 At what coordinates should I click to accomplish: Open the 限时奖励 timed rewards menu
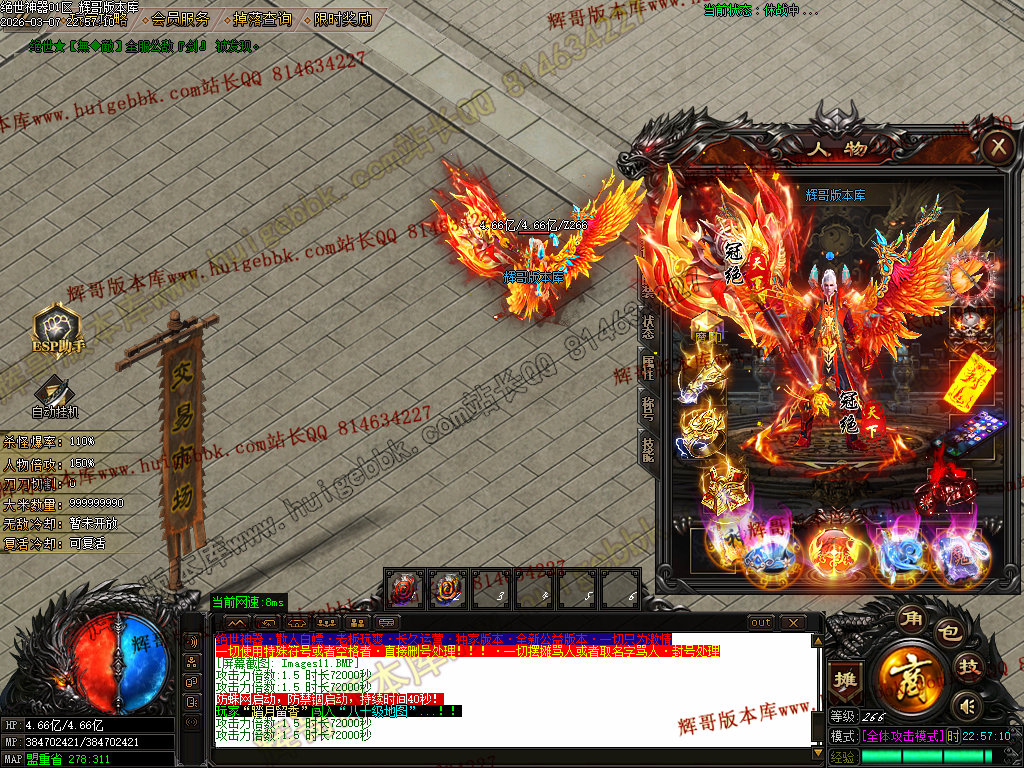(342, 19)
